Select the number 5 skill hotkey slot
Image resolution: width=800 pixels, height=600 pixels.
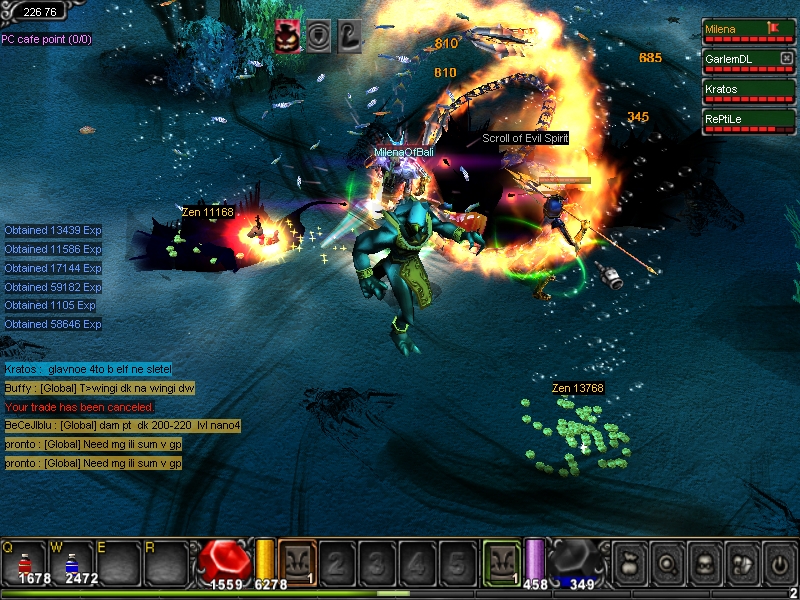coord(456,563)
